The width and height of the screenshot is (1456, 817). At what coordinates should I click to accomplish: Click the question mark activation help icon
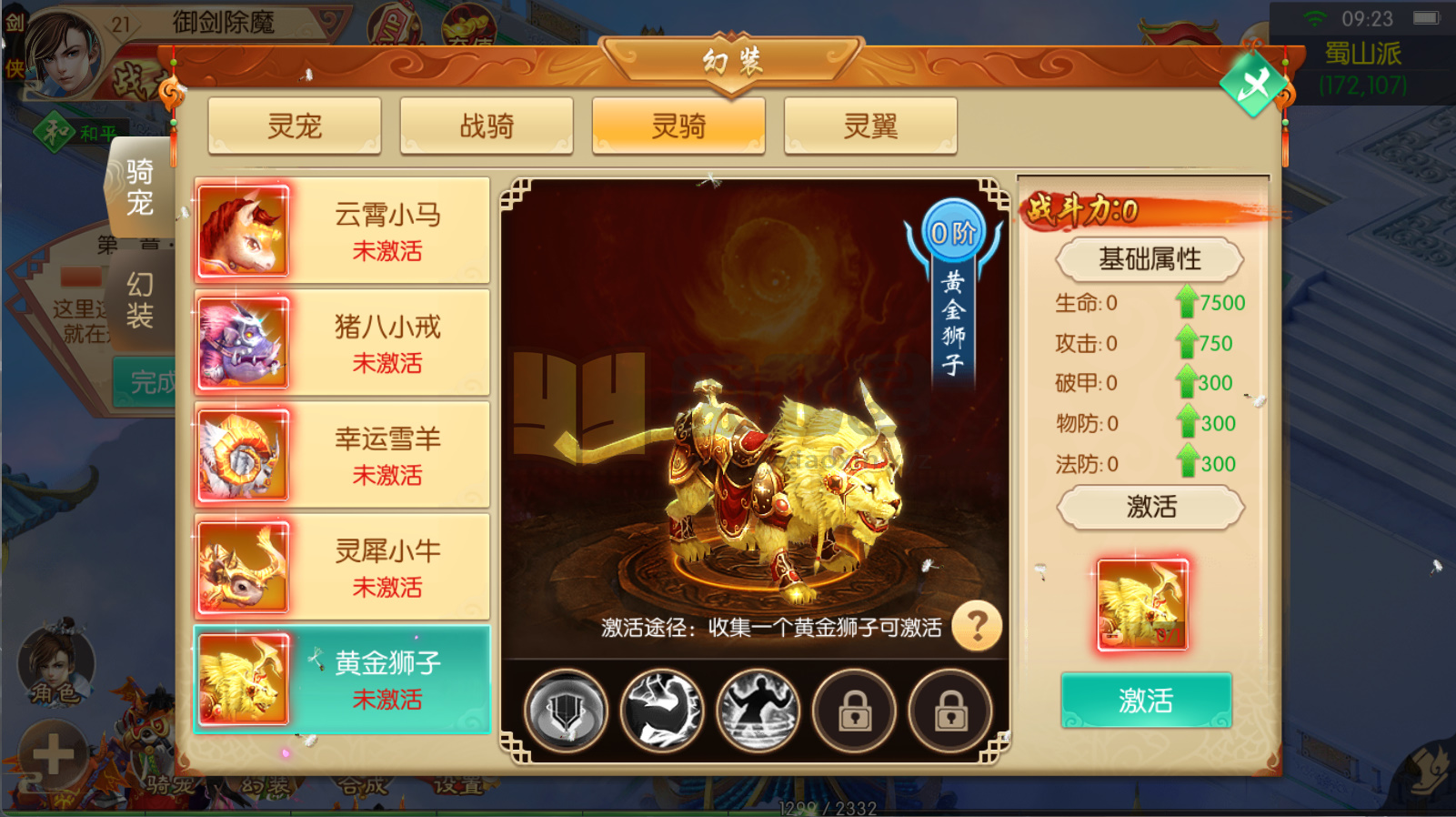tap(977, 627)
